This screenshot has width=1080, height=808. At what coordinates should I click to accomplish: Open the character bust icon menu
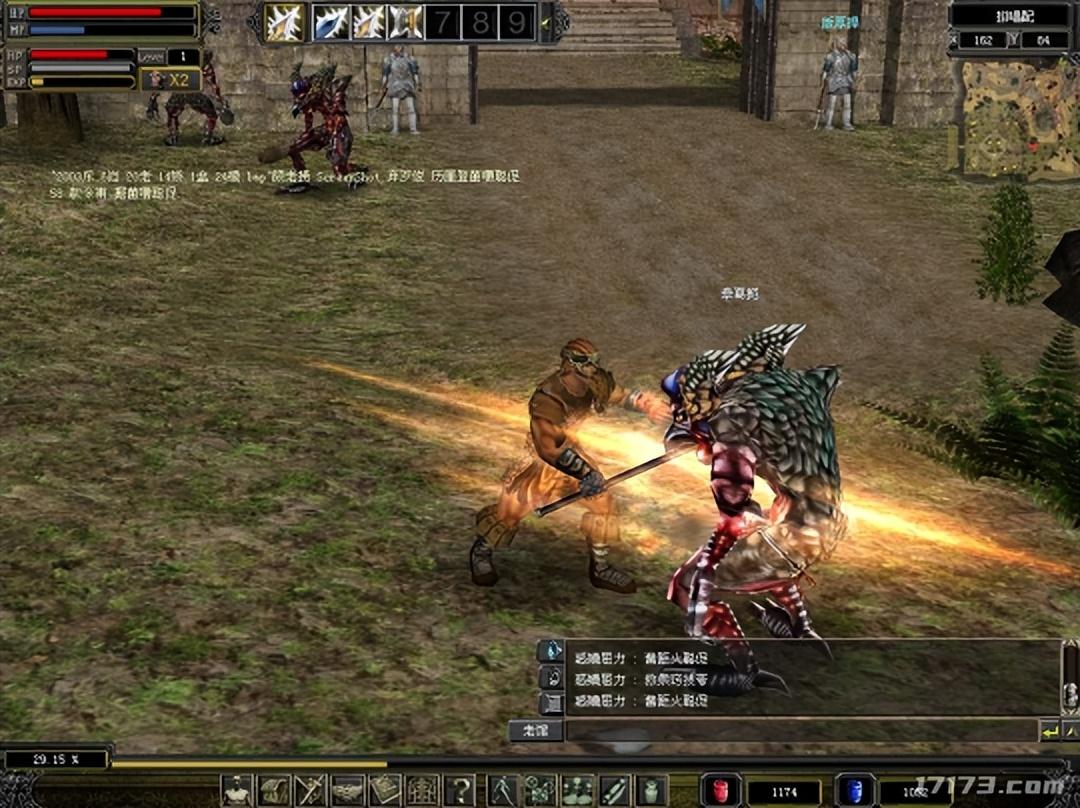point(237,790)
